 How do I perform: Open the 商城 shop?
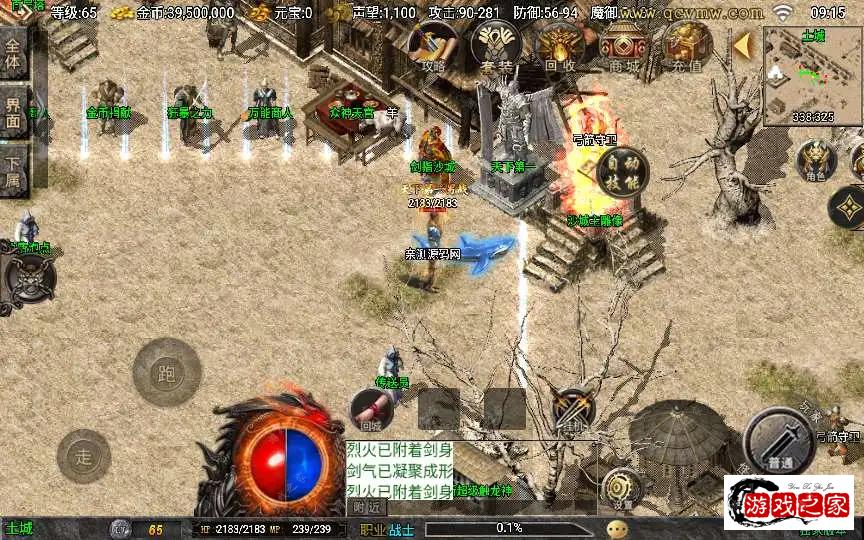624,46
